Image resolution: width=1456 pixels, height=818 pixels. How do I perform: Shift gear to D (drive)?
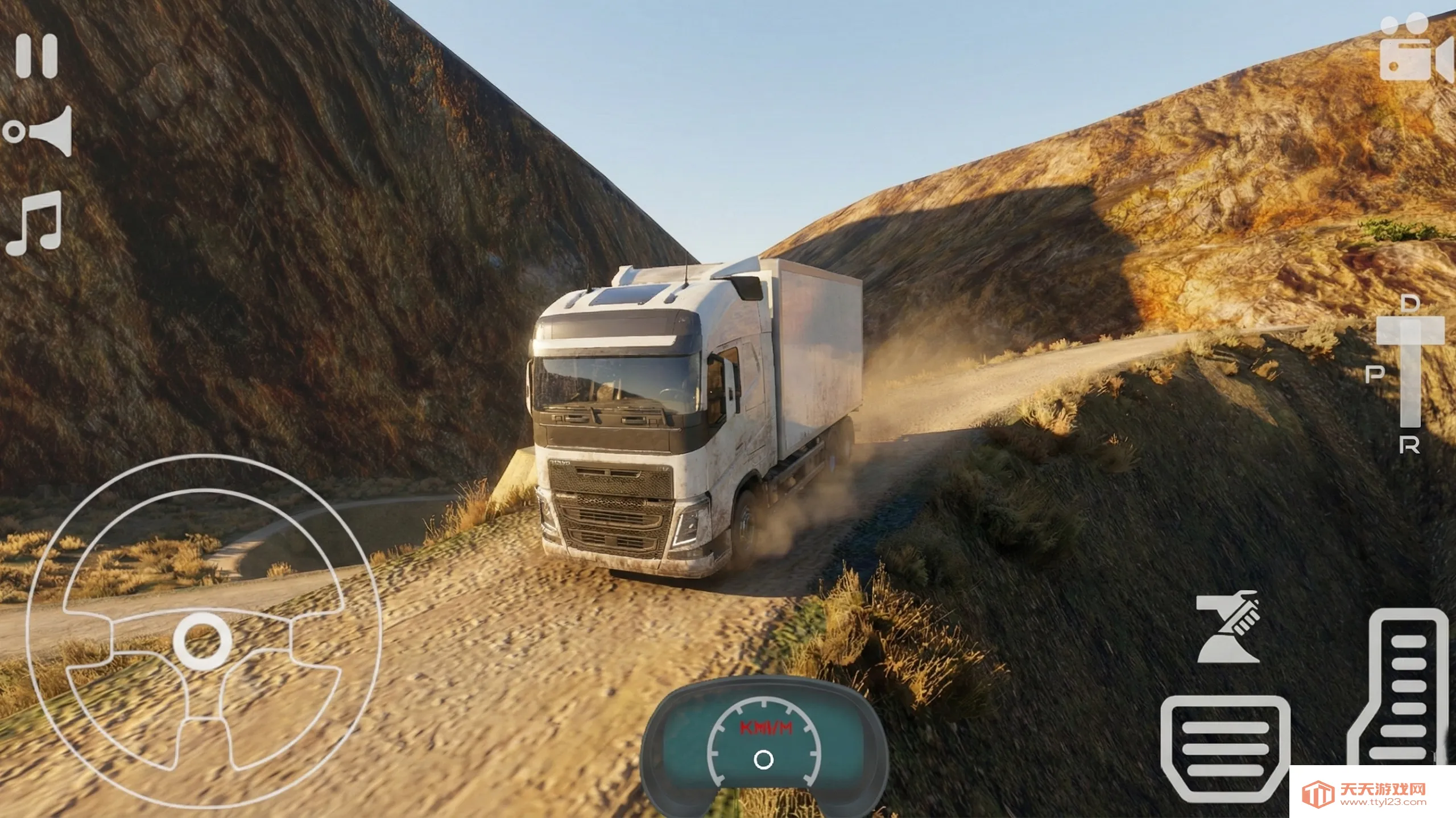[1410, 303]
